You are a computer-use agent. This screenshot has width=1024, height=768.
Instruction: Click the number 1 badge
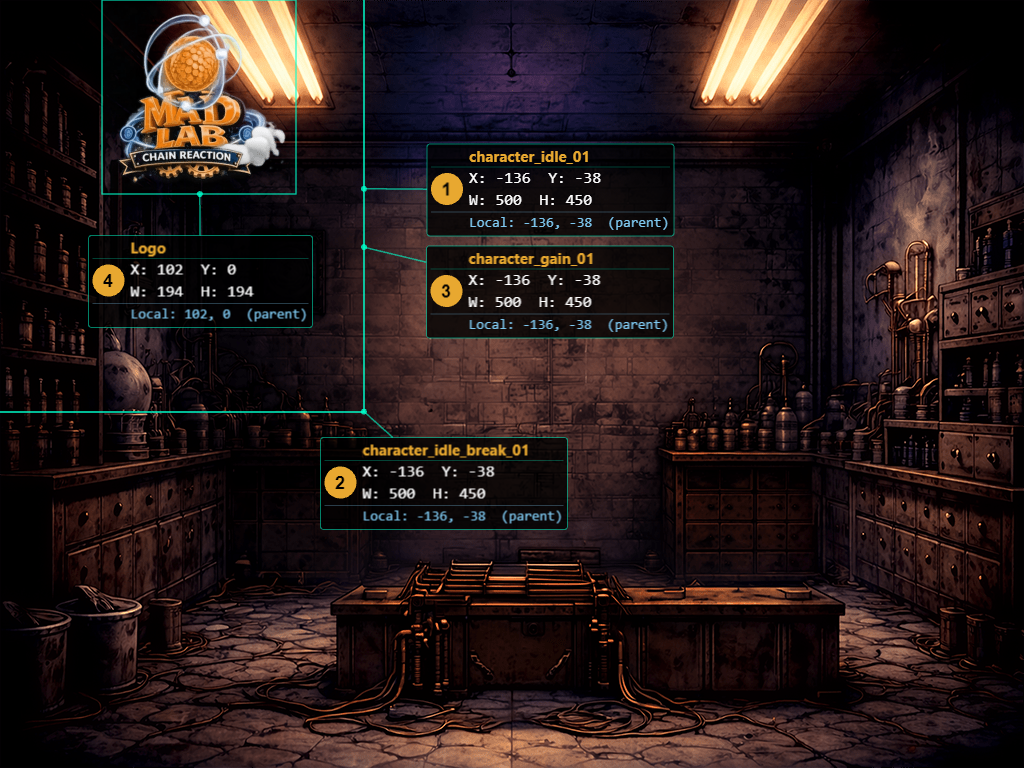[x=446, y=188]
